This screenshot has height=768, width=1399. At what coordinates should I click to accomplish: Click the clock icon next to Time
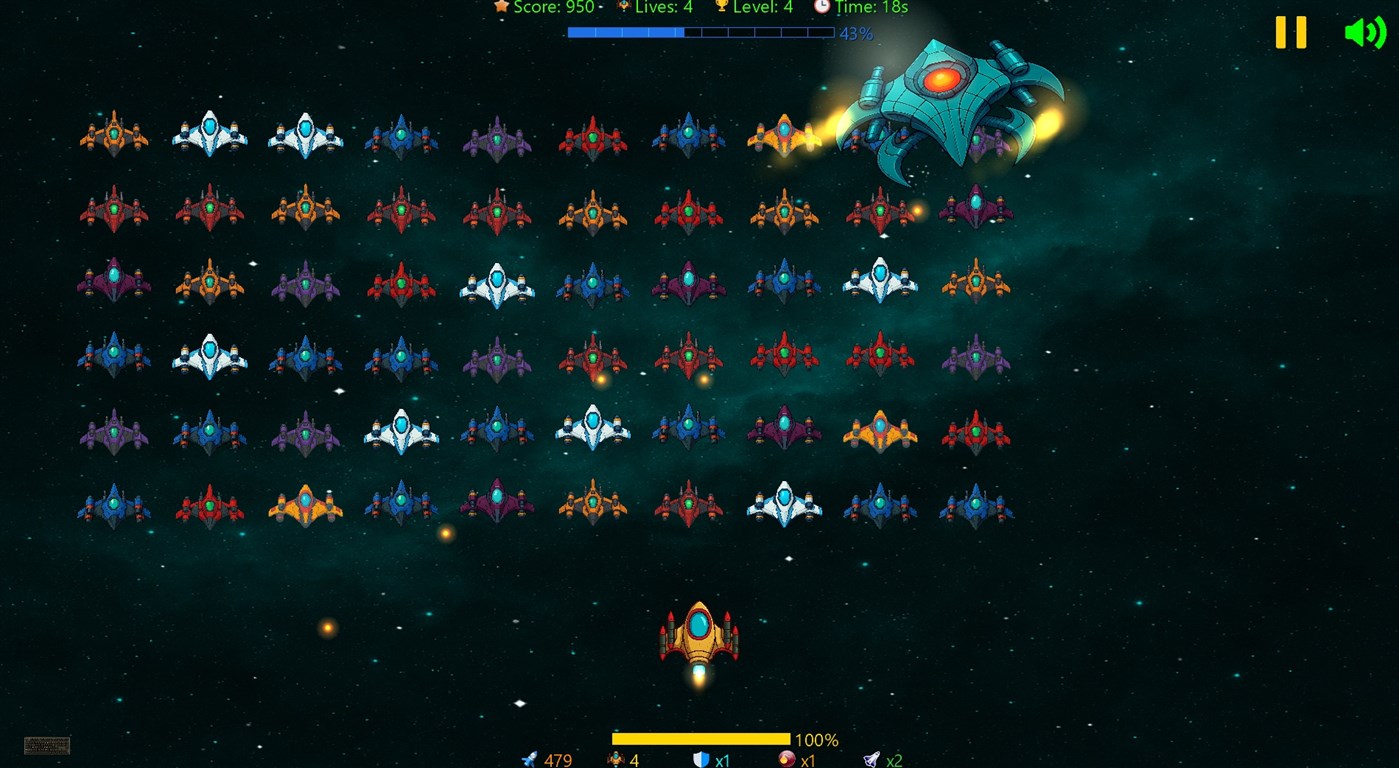822,8
